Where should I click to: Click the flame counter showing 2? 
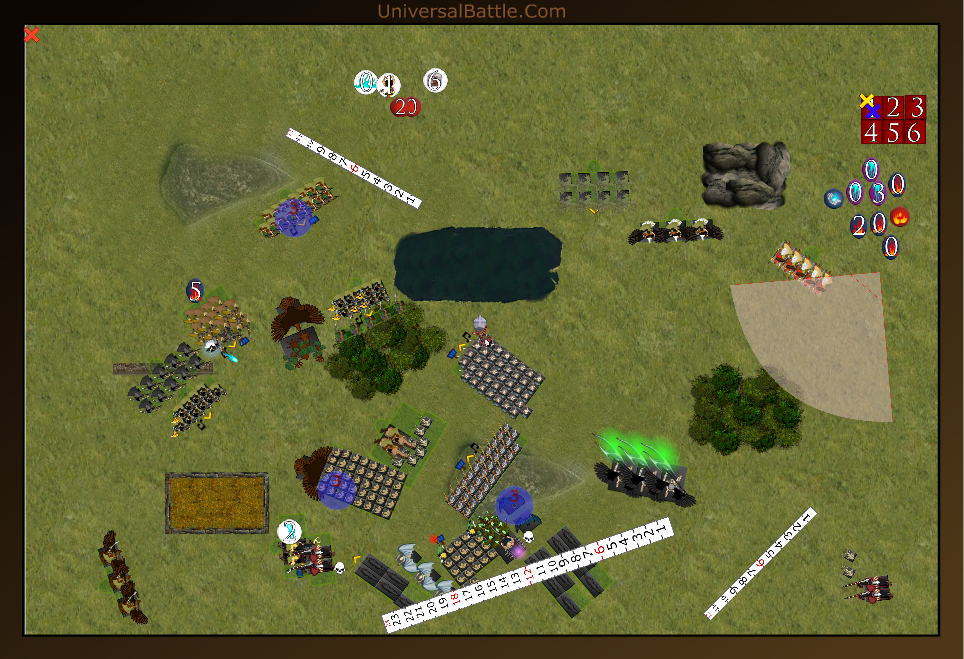click(x=858, y=226)
